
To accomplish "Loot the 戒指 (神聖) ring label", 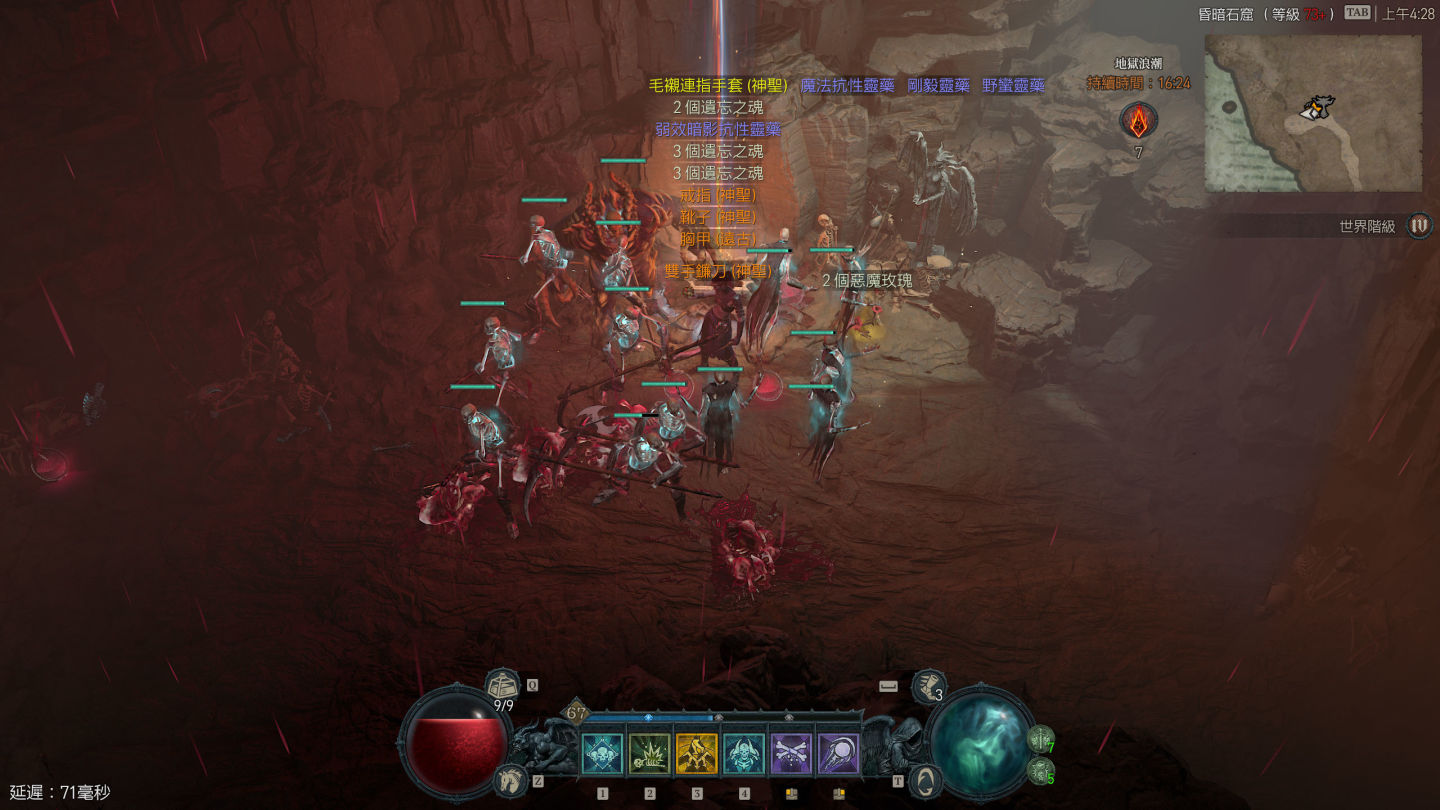I will tap(718, 195).
